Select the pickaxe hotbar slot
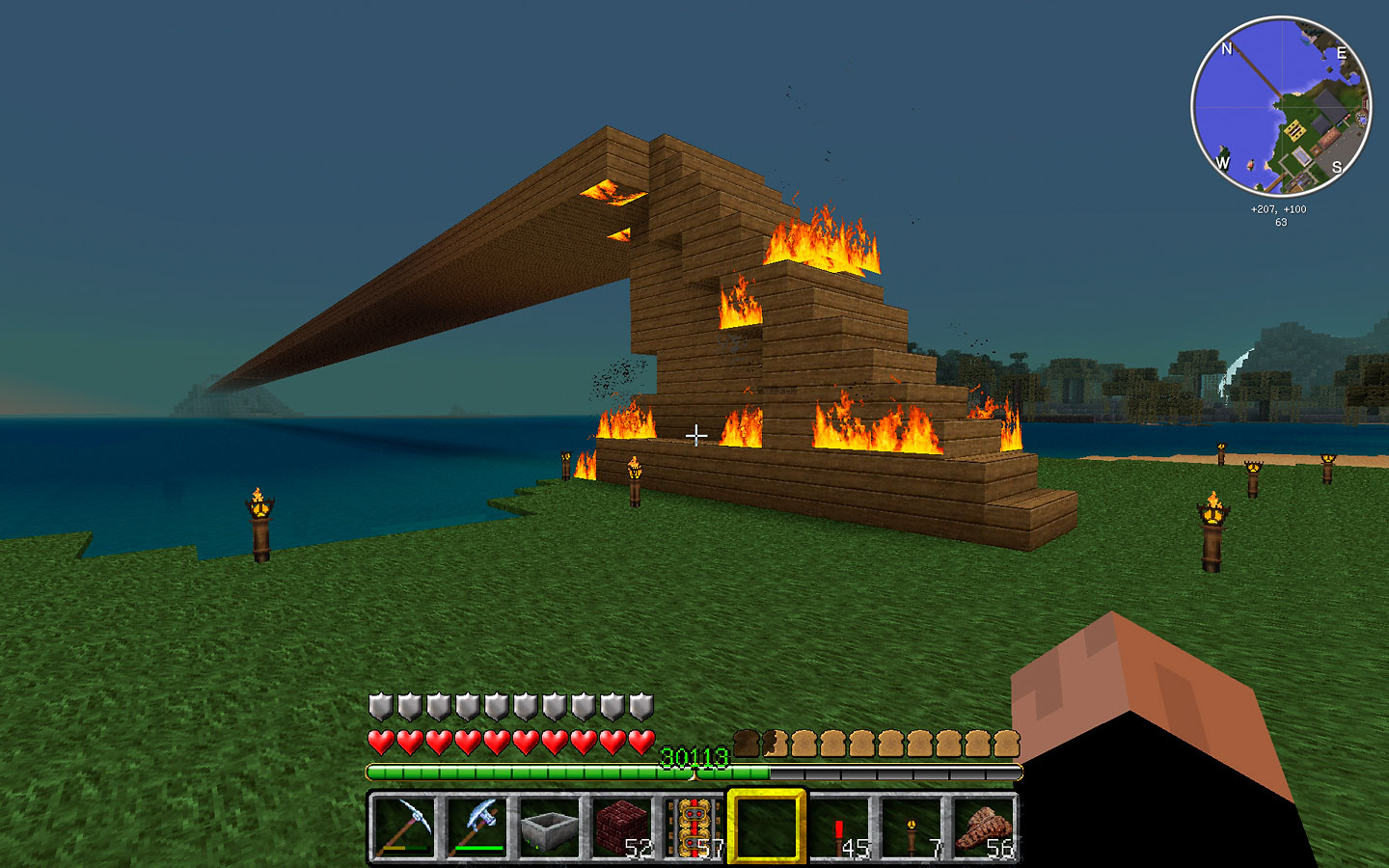1389x868 pixels. tap(404, 827)
